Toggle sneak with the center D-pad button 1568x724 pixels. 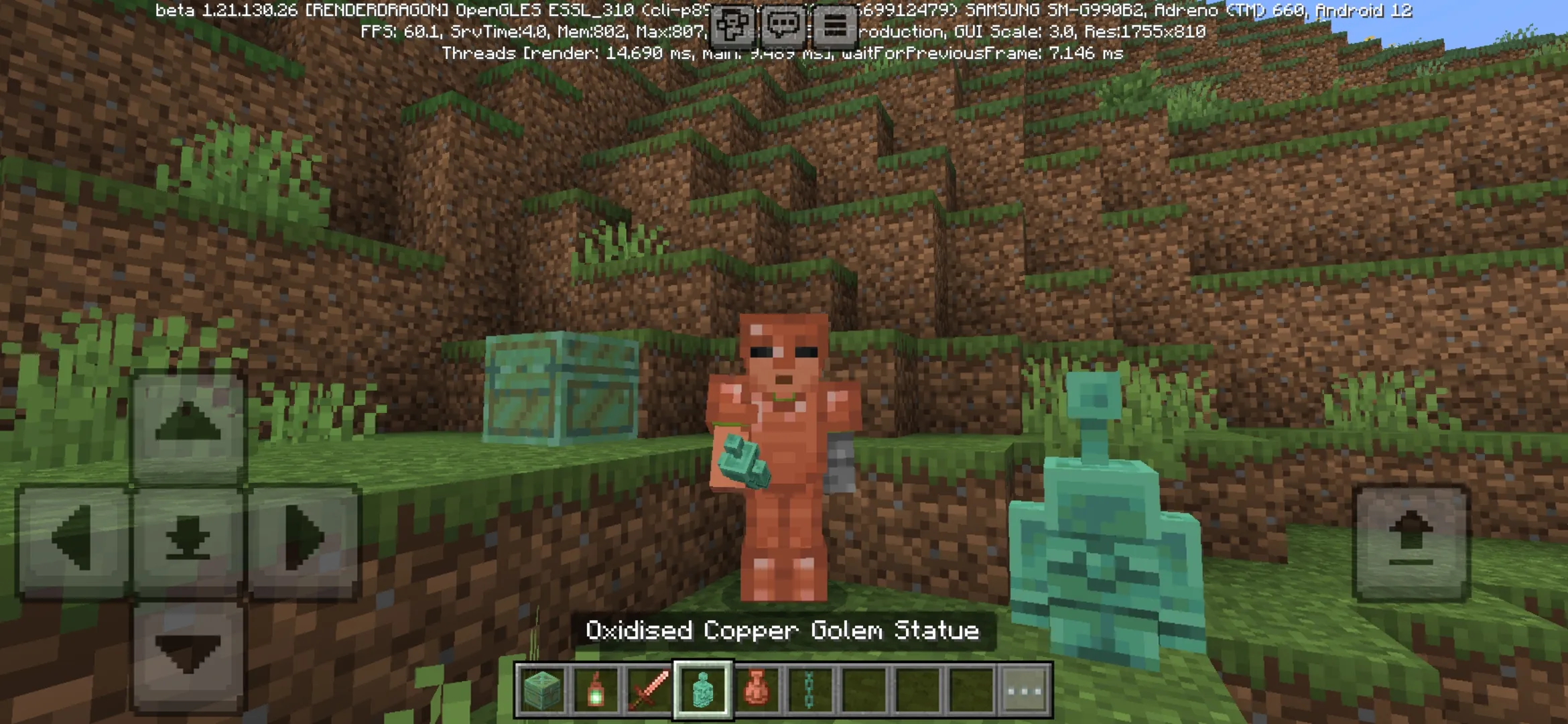(187, 536)
